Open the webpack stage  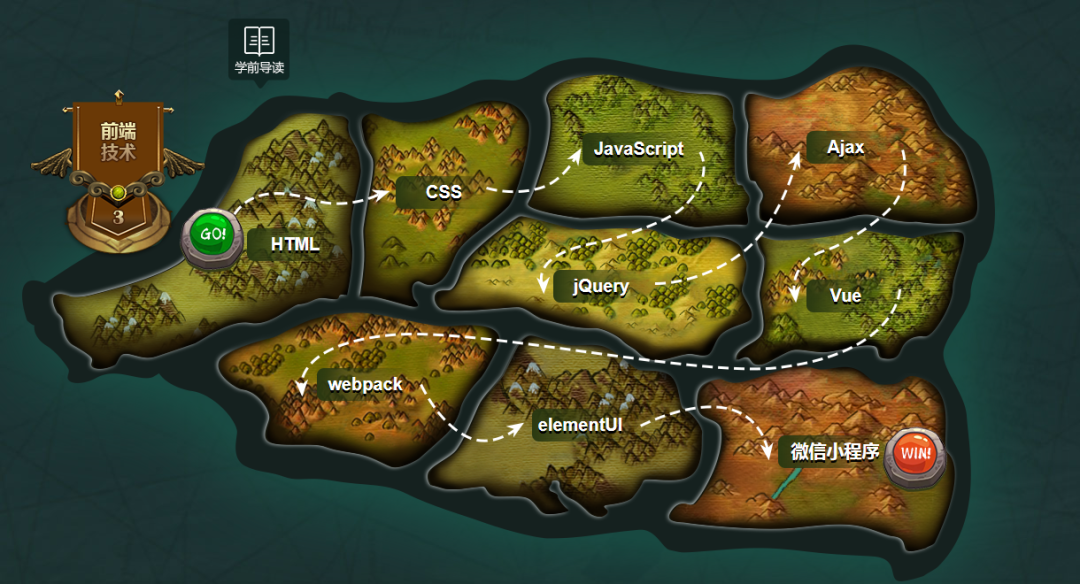tap(365, 384)
